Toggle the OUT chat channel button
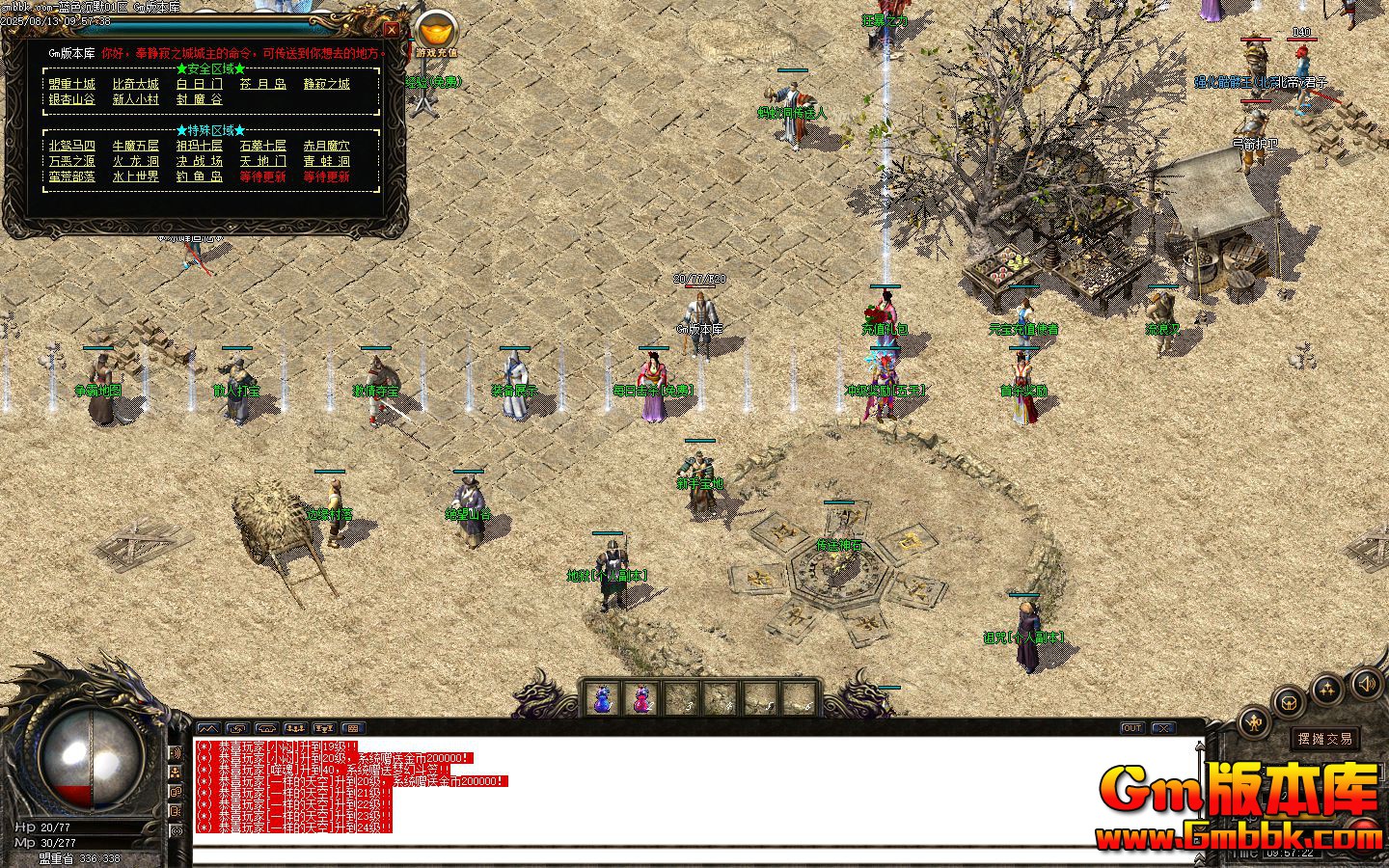Viewport: 1389px width, 868px height. coord(1131,727)
